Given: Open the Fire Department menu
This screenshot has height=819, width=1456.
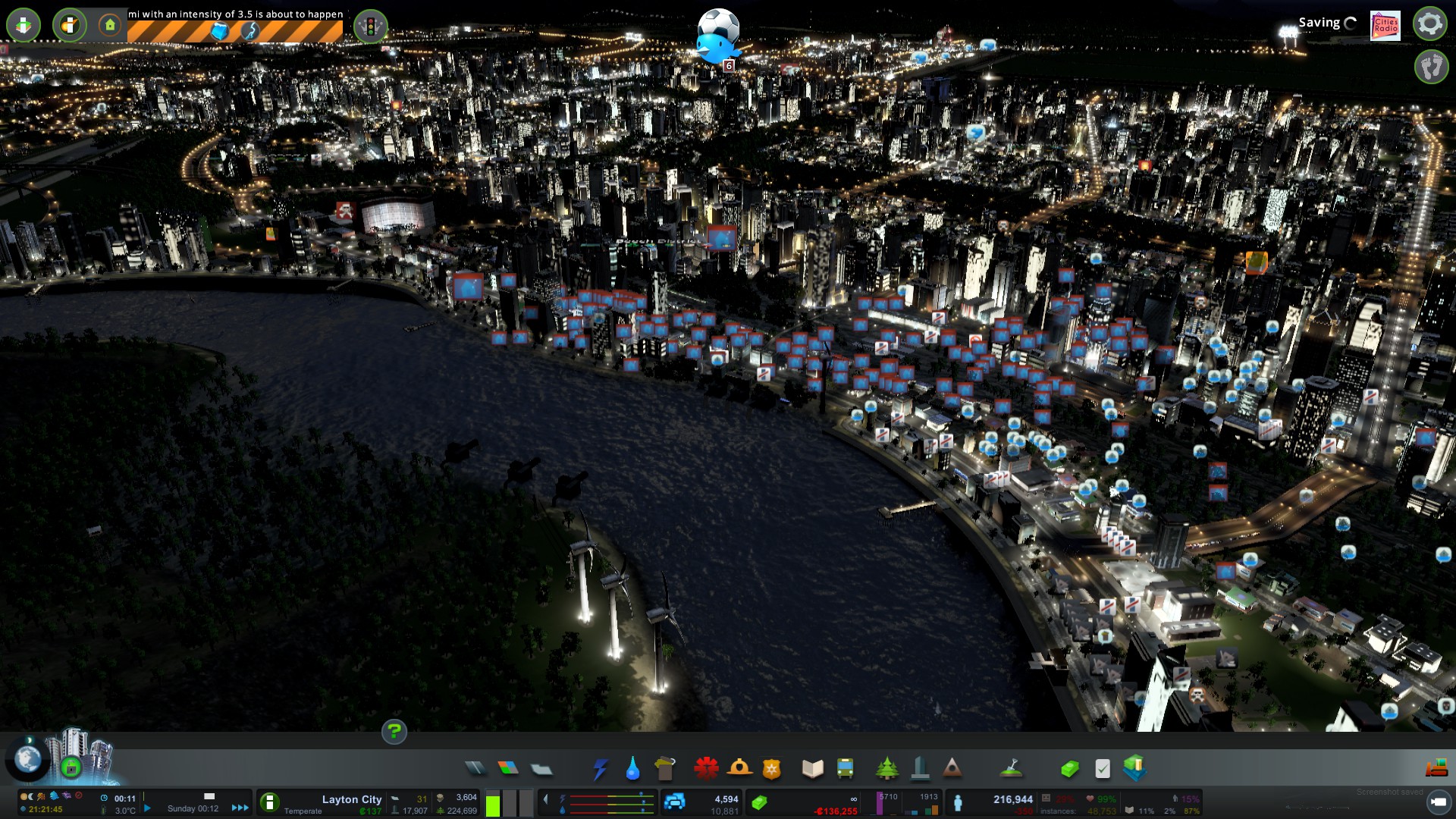Looking at the screenshot, I should 739,769.
